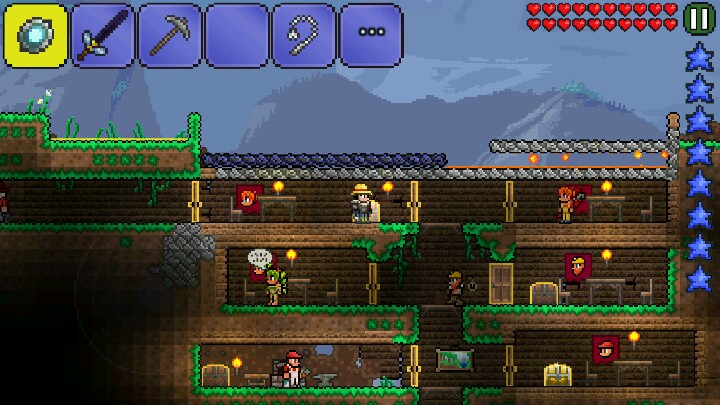Tap the green pause button
The width and height of the screenshot is (720, 405).
pyautogui.click(x=699, y=17)
